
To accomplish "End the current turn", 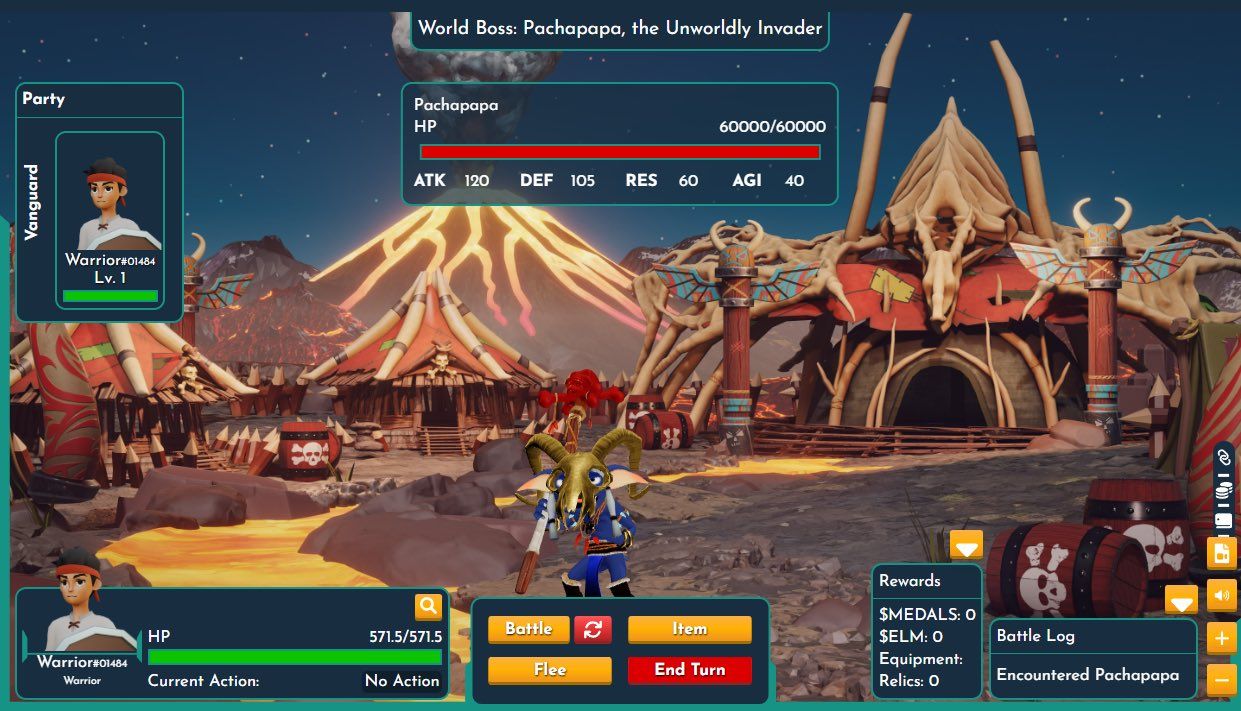I will click(689, 670).
